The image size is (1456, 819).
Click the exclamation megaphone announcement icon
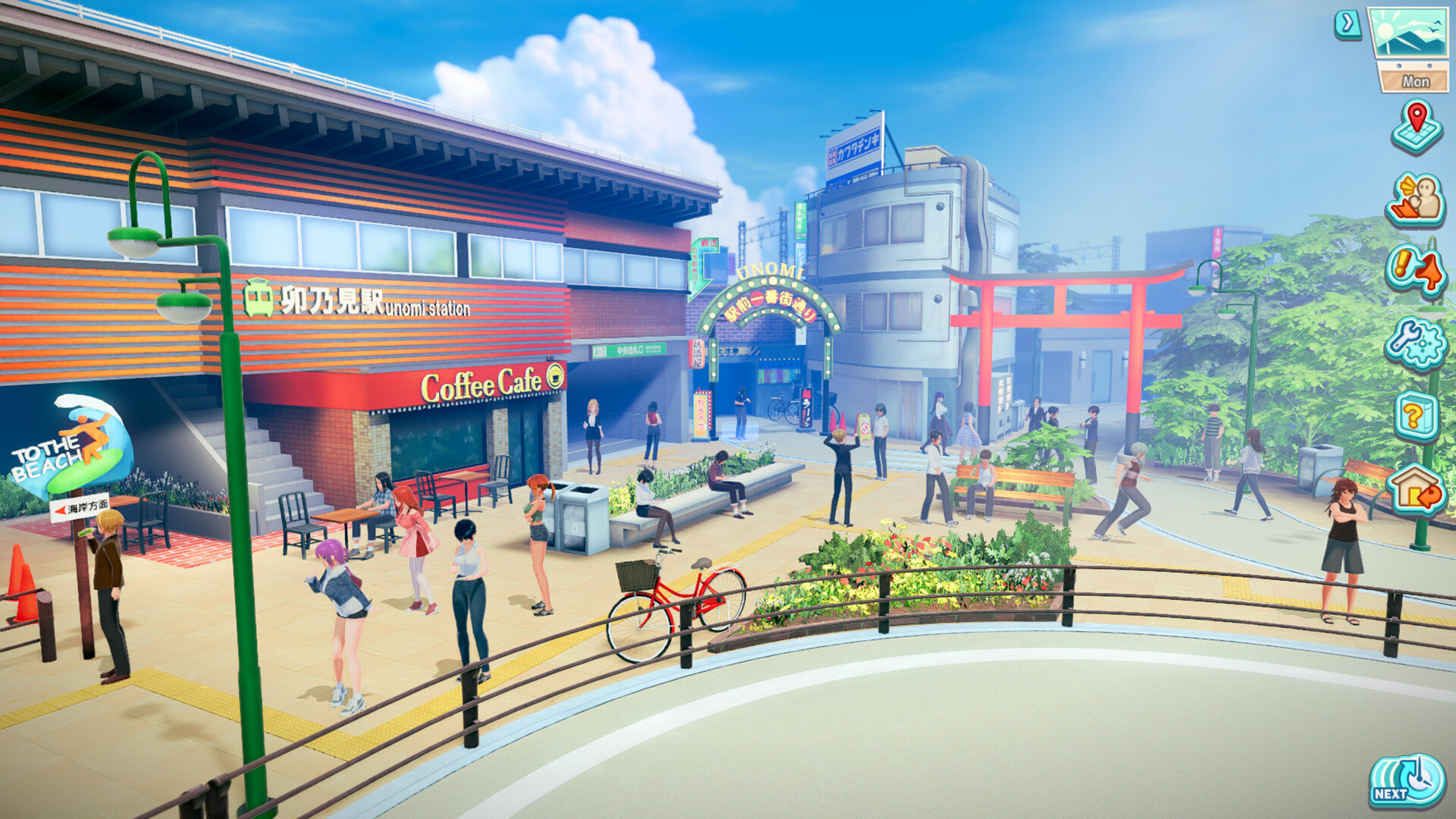coord(1415,270)
